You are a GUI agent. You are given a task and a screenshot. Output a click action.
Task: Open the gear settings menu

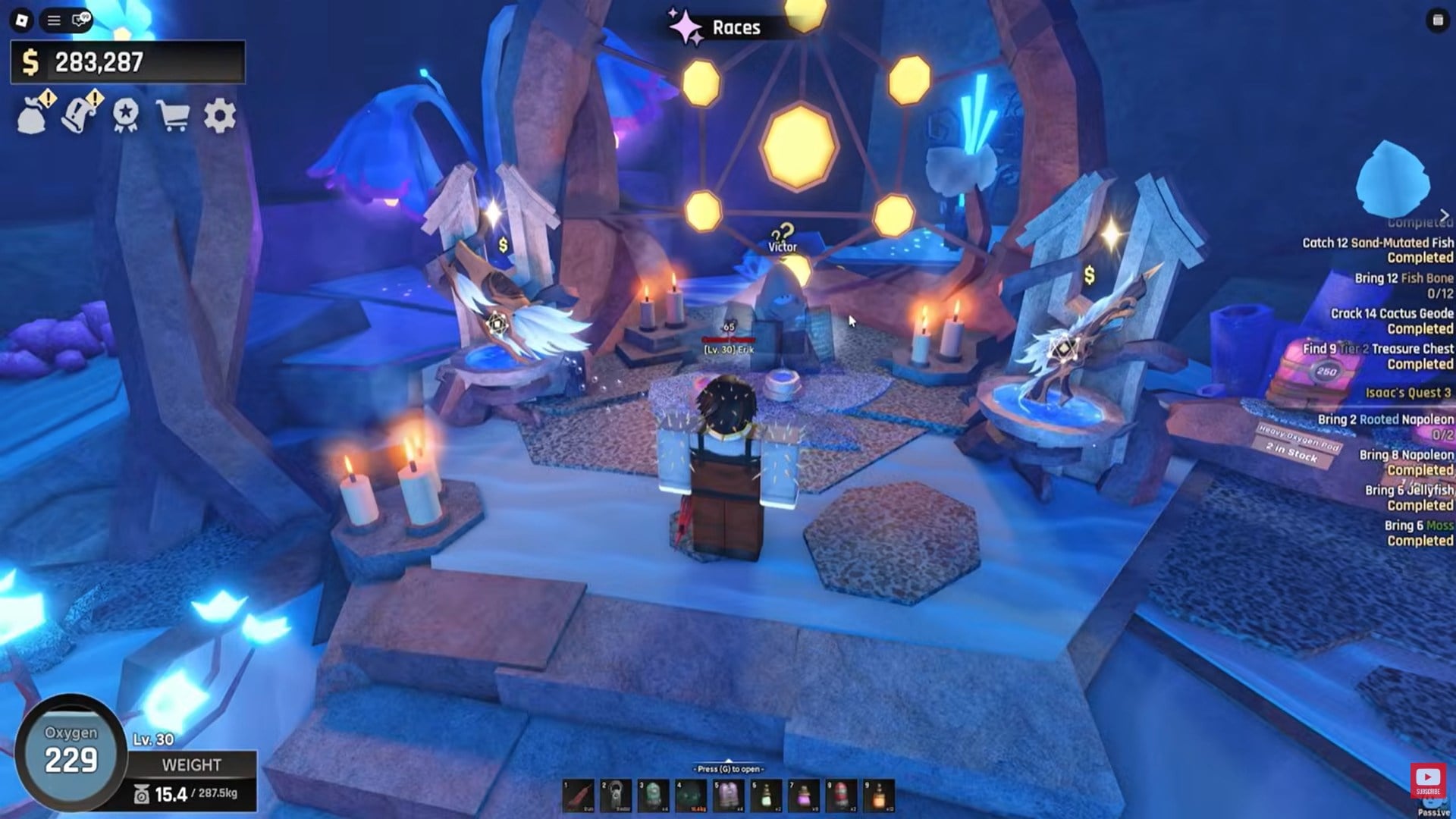220,116
